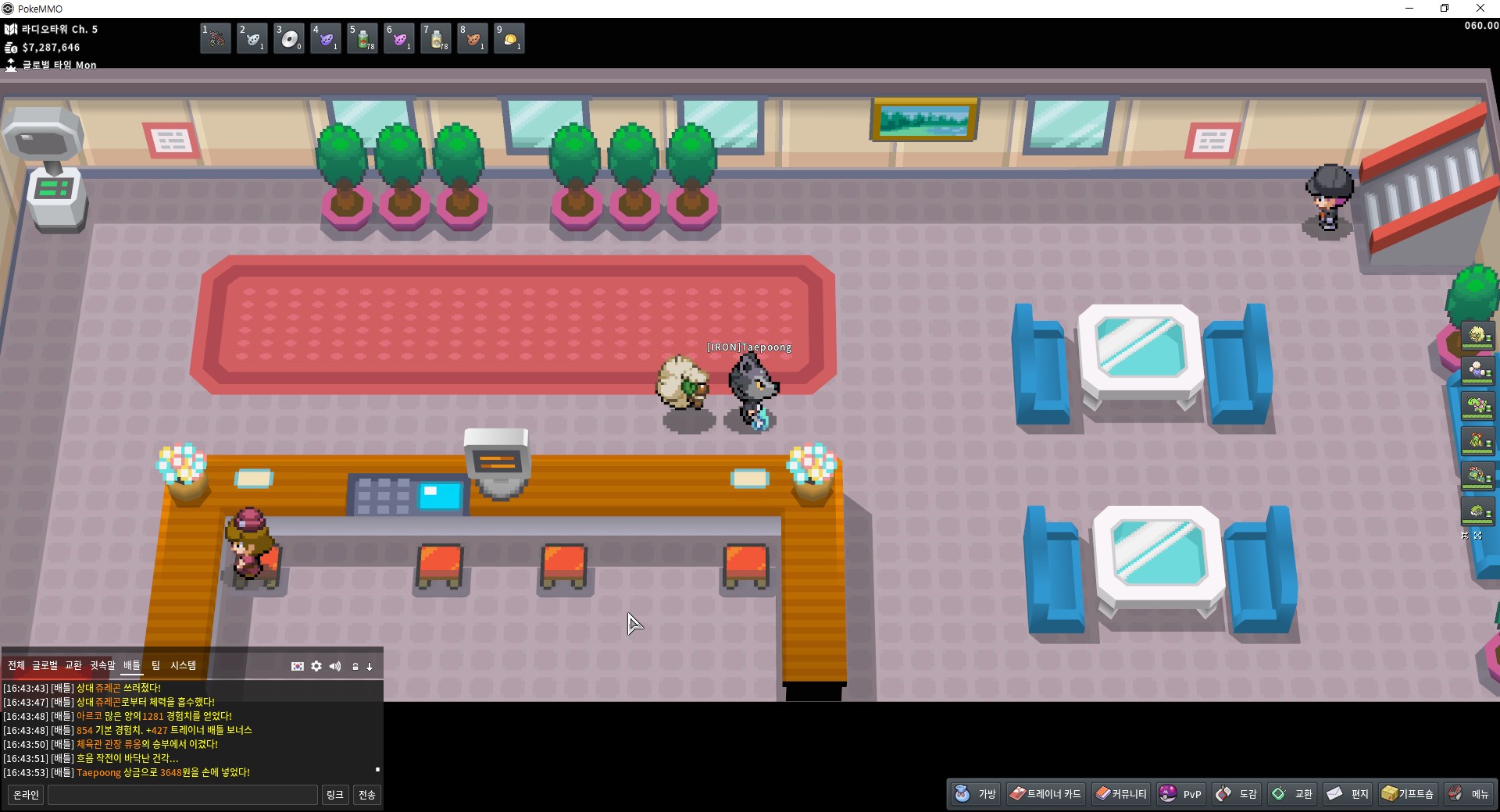Open the main menu (메뉴) button

[x=1468, y=794]
